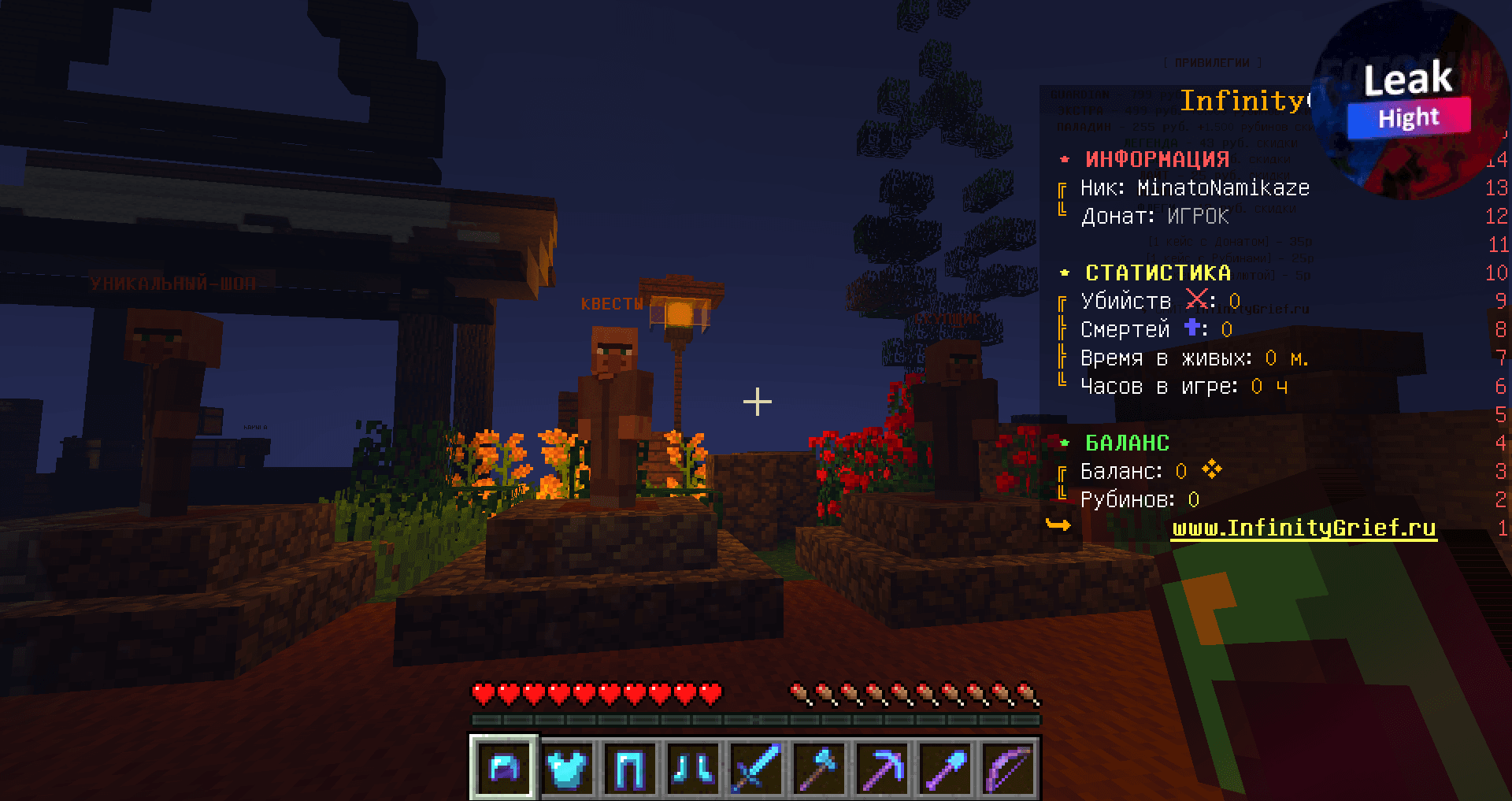Select the diamond helmet hotbar slot

point(504,767)
